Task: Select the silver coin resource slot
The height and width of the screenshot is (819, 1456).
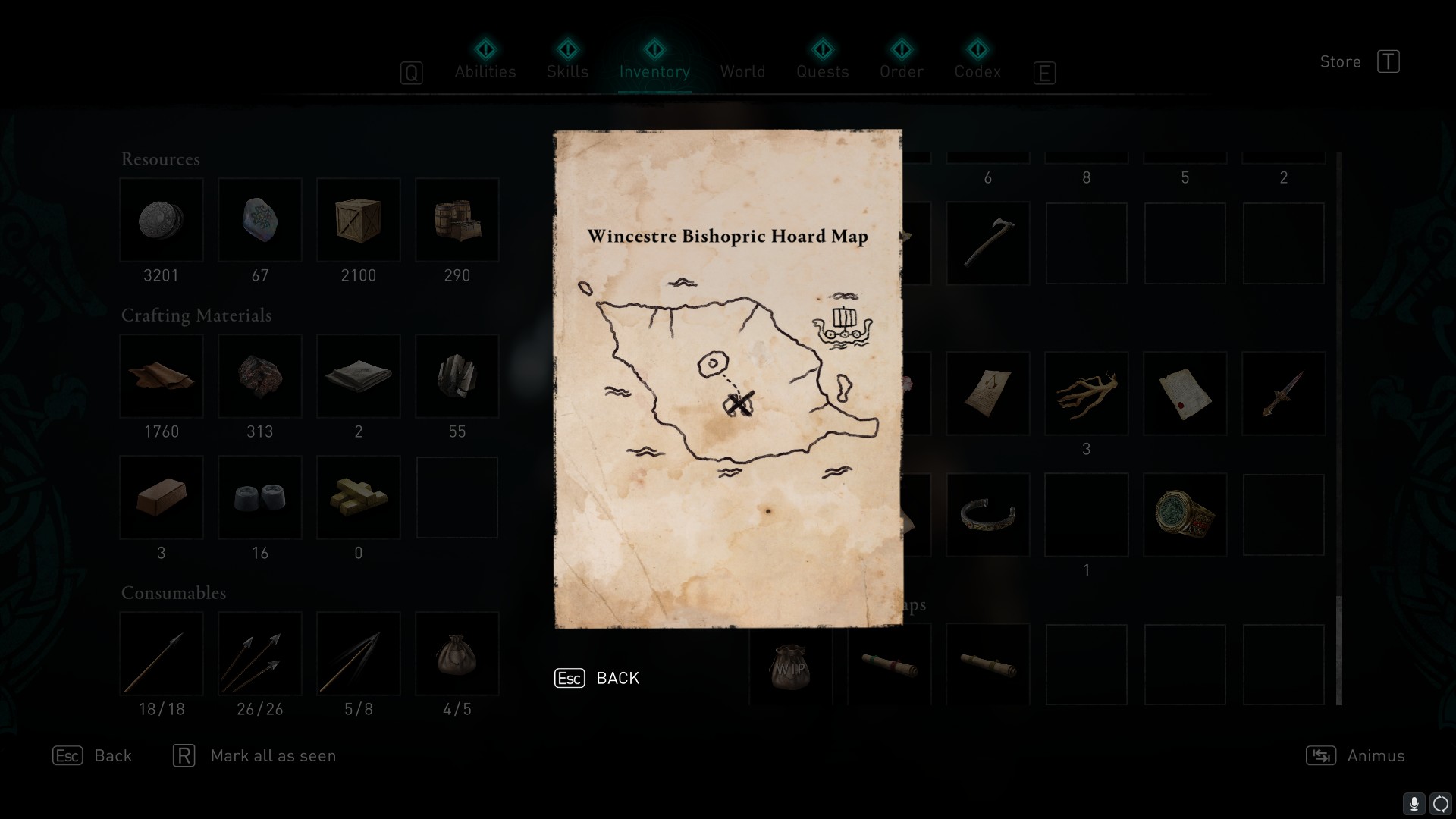Action: [x=162, y=220]
